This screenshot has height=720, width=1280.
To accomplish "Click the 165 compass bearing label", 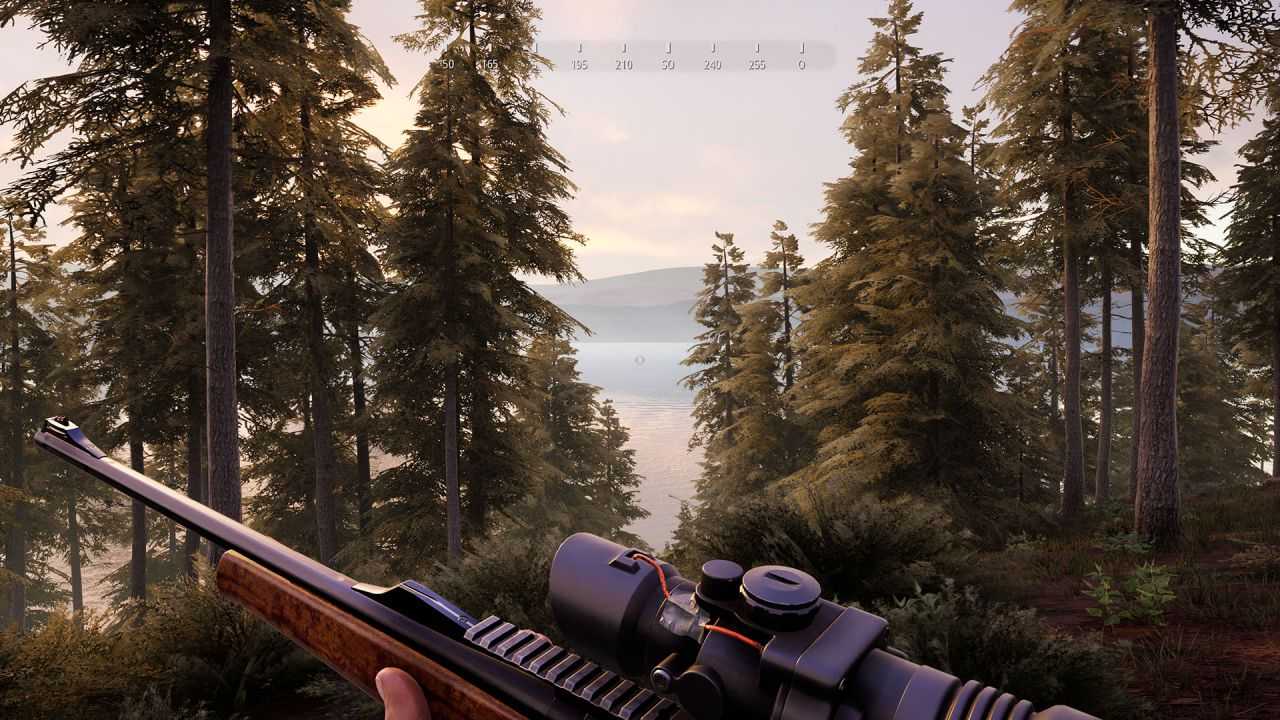I will (489, 64).
